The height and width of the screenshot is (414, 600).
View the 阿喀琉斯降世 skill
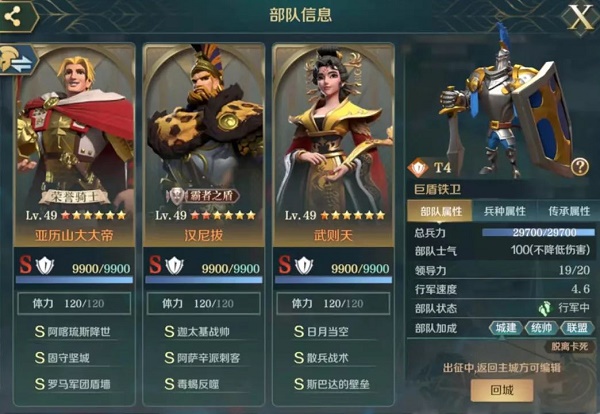coord(78,330)
